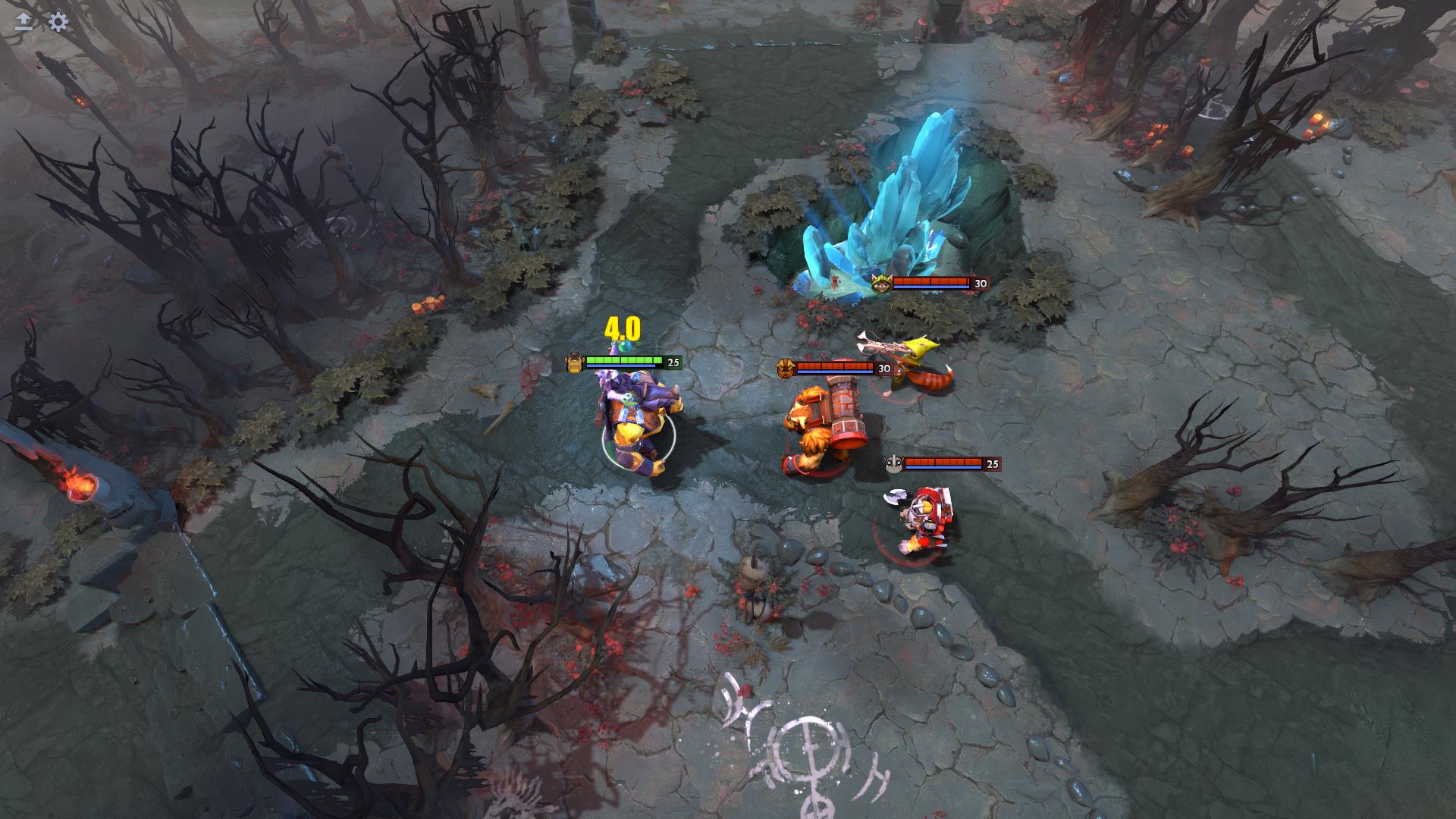This screenshot has height=819, width=1456.
Task: Click the crystal's red health bar
Action: point(931,282)
